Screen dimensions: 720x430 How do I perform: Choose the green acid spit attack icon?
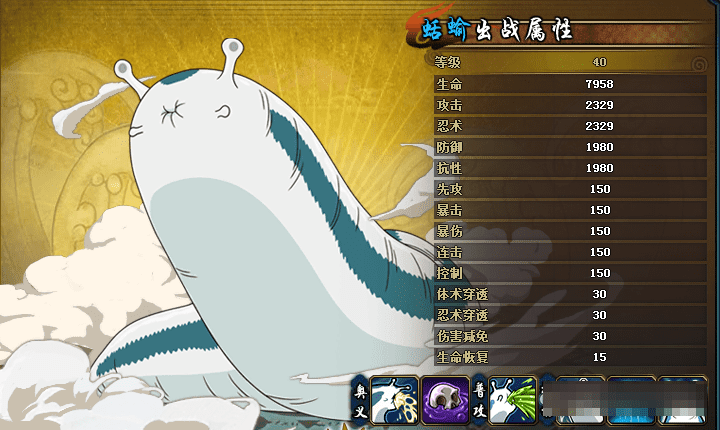pos(515,402)
